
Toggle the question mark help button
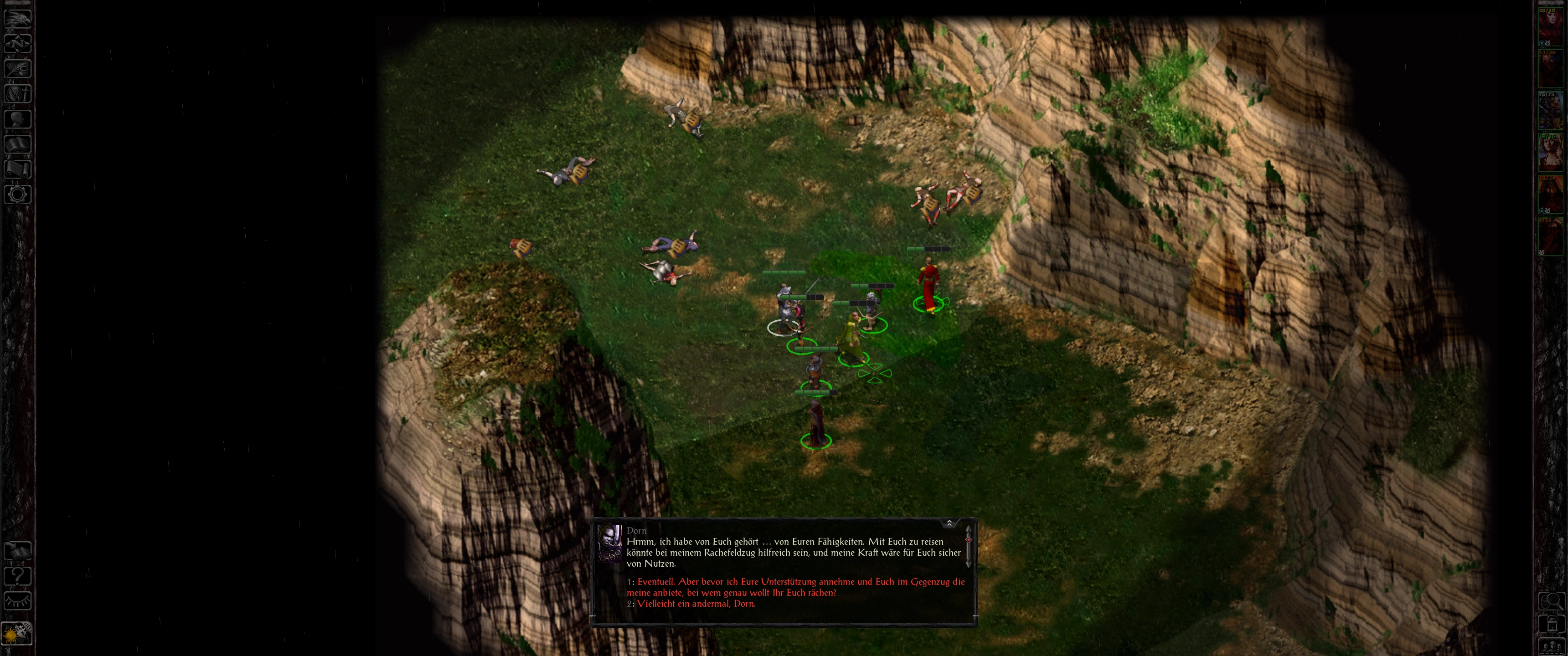pos(17,576)
